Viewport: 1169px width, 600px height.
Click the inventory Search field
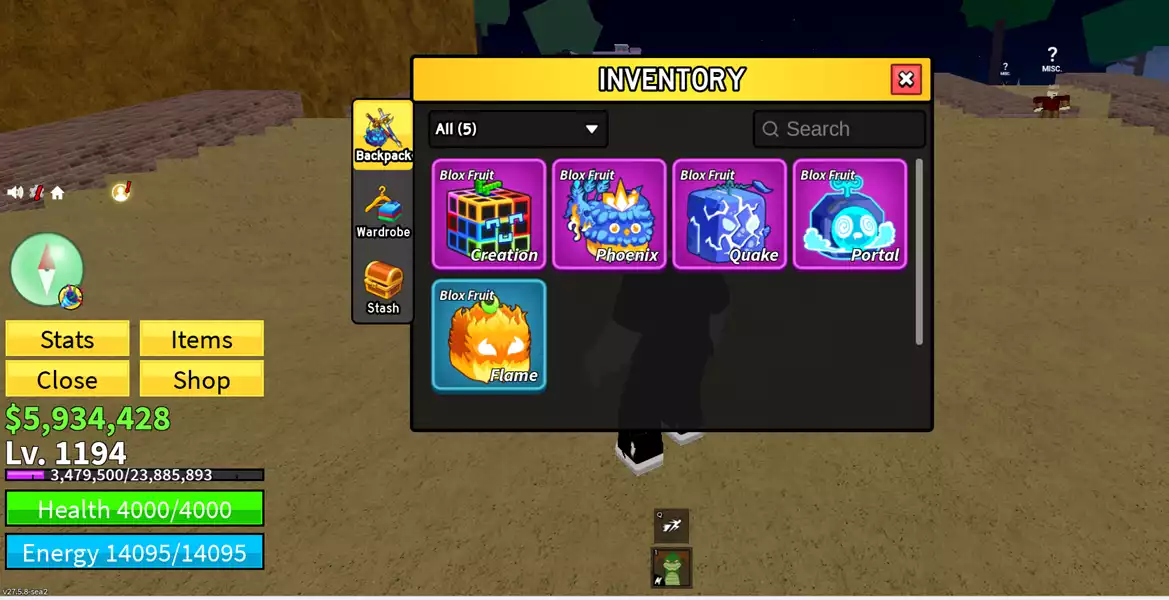point(840,129)
